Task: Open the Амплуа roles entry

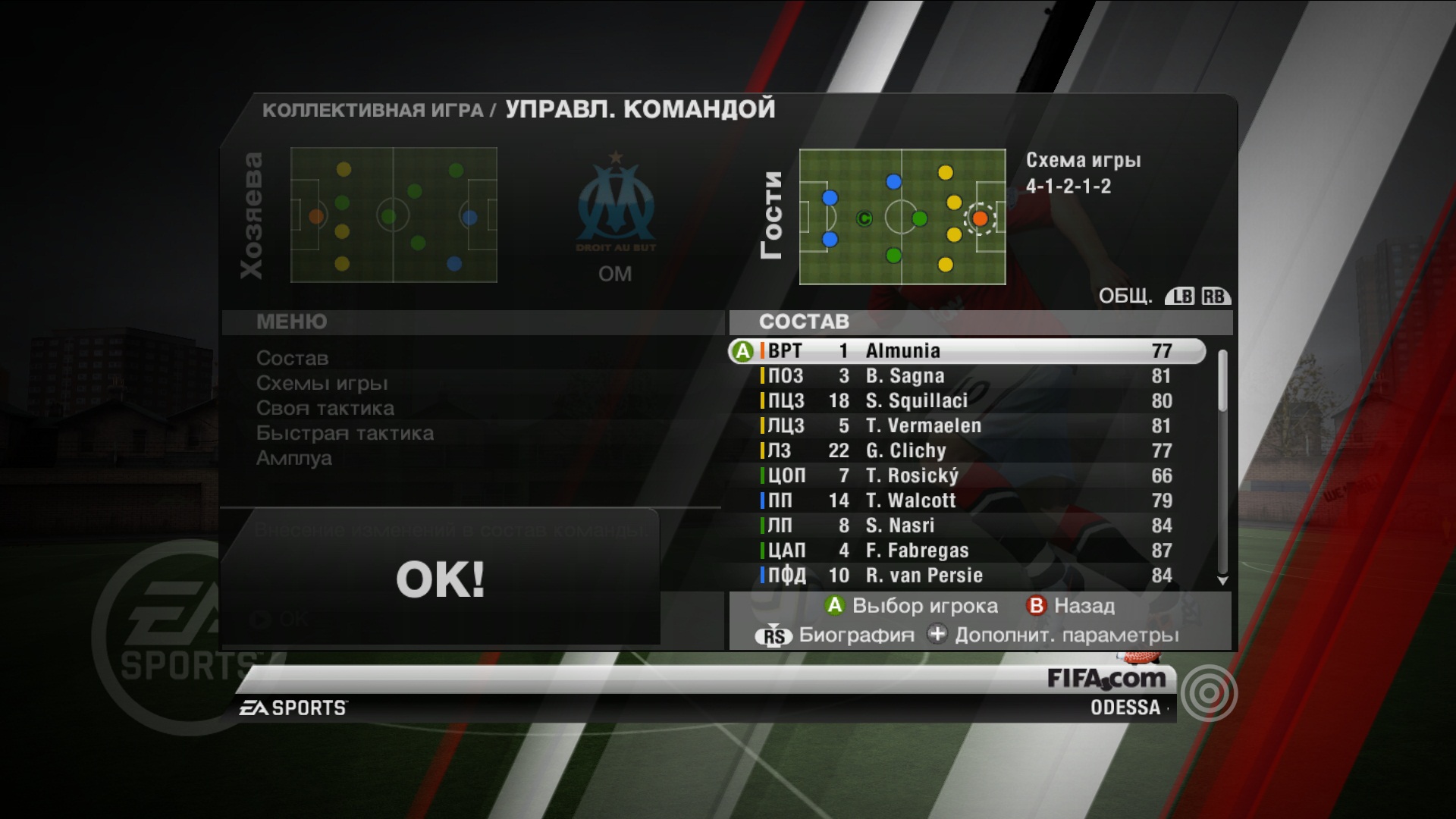Action: pyautogui.click(x=293, y=458)
